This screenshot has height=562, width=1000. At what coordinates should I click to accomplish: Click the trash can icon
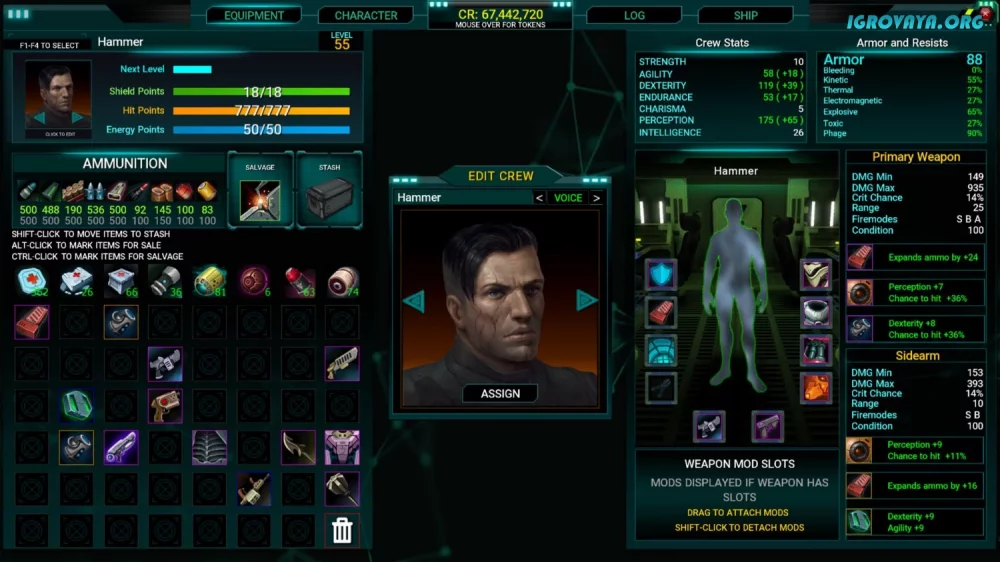342,531
